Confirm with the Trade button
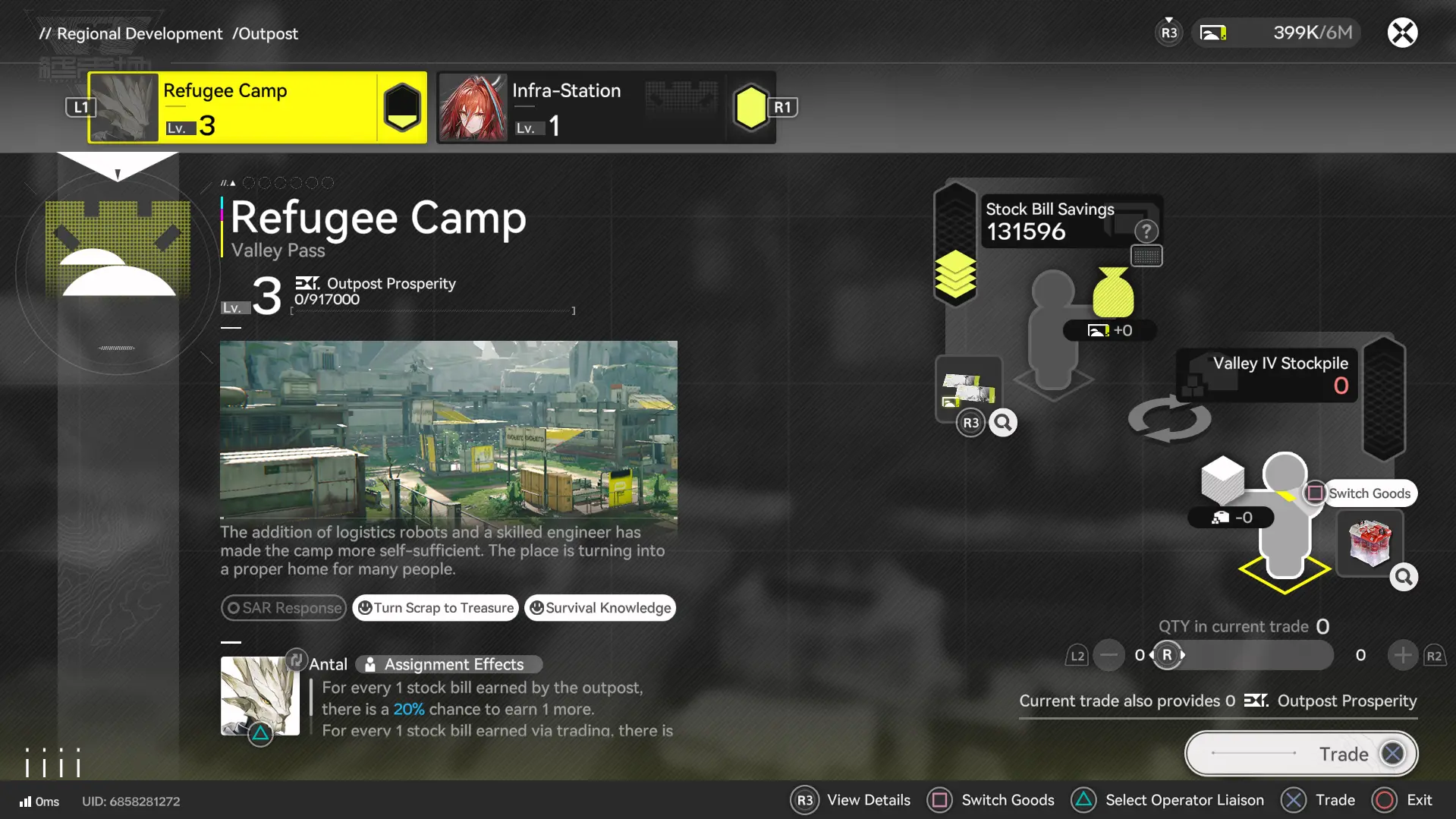 [x=1301, y=754]
